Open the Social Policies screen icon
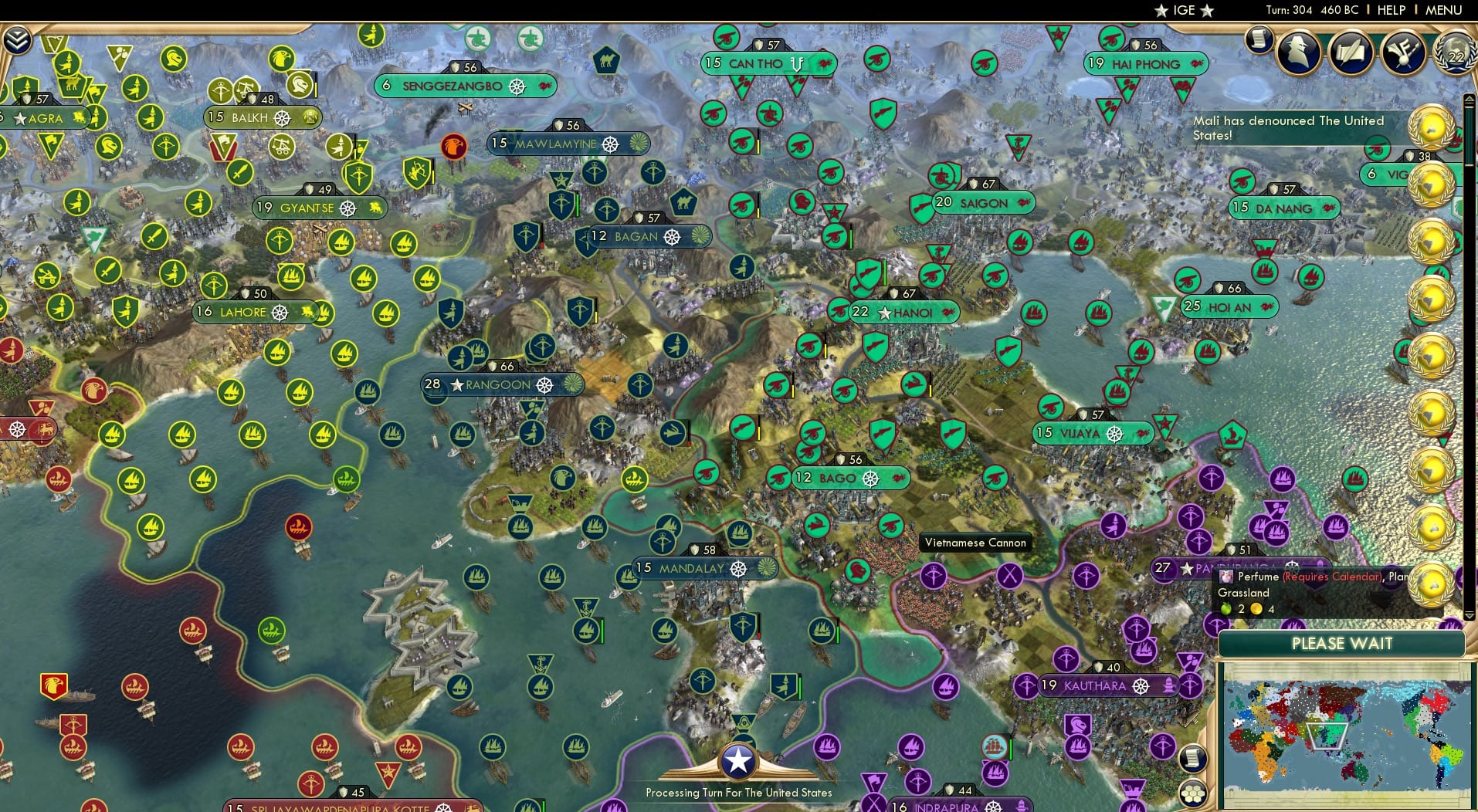 pyautogui.click(x=1350, y=52)
